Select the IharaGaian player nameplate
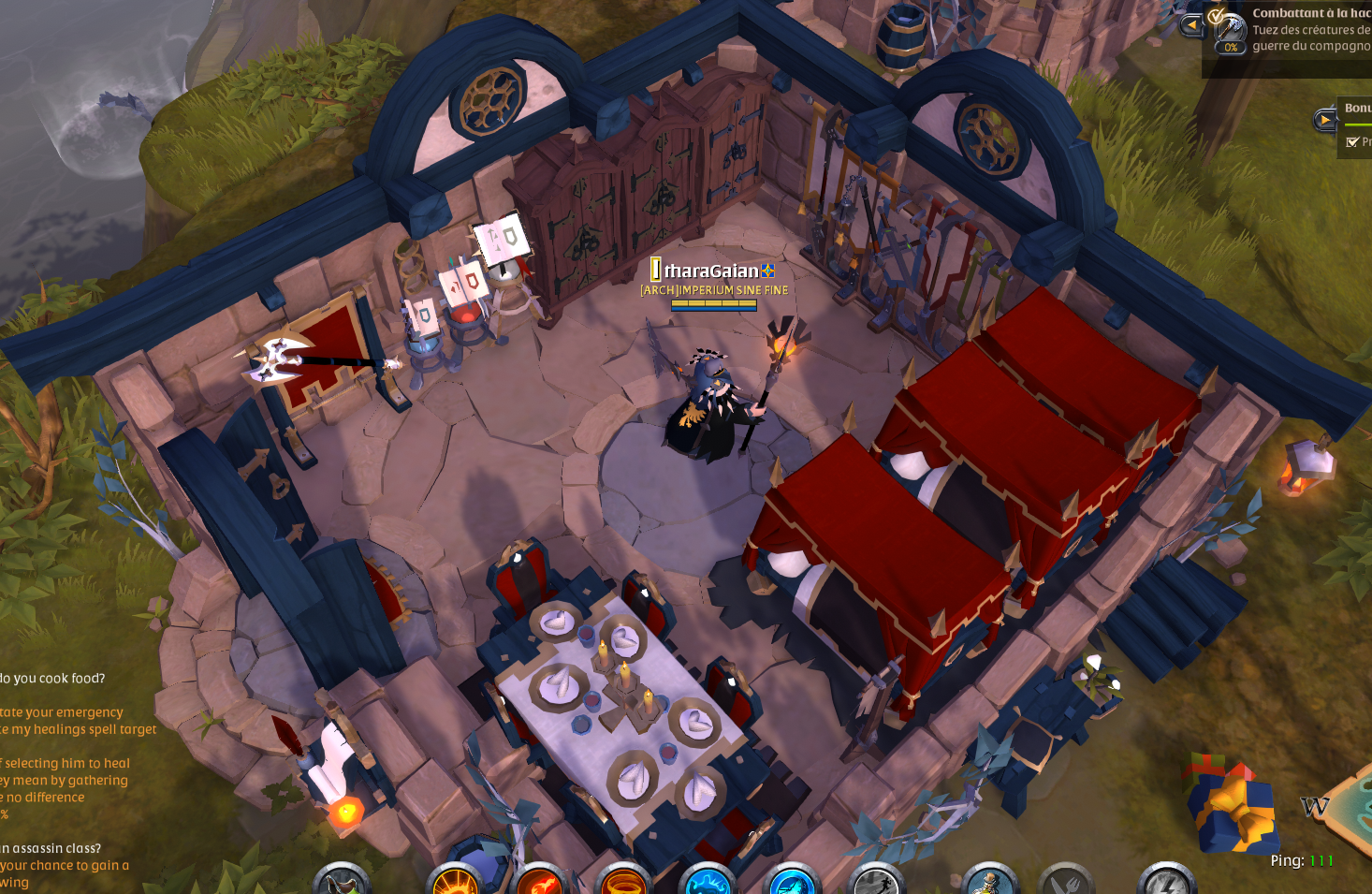 click(713, 271)
